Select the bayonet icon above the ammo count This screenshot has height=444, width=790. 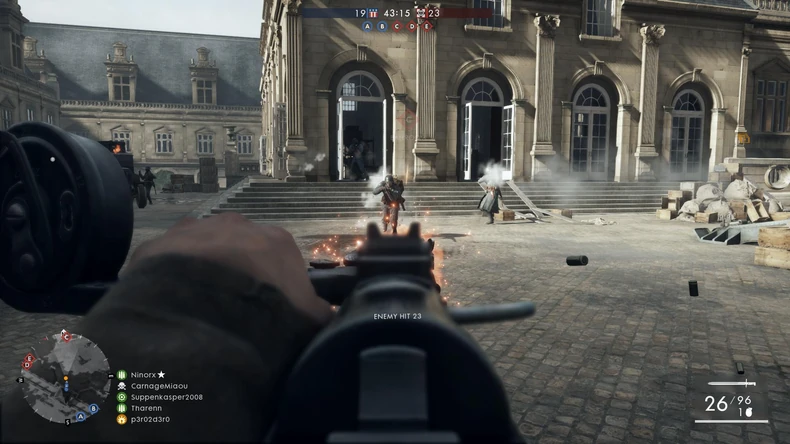[732, 383]
